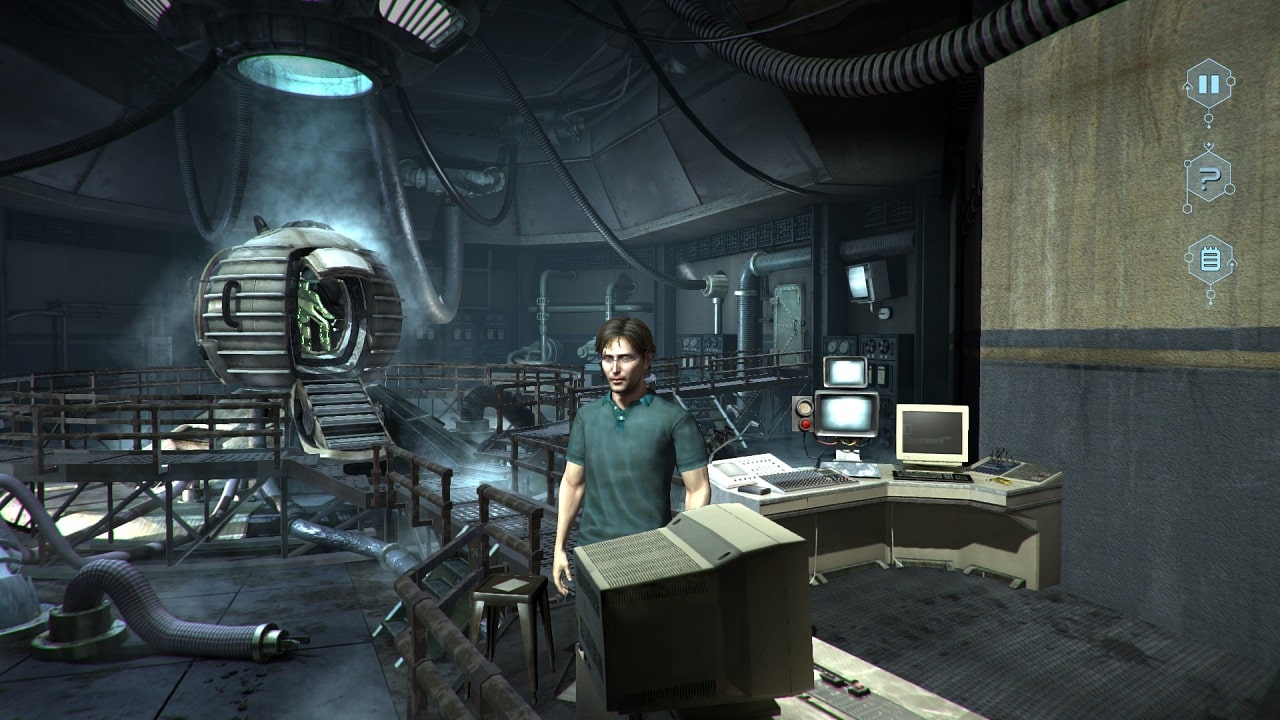Open the question mark hint button
1280x720 pixels.
[1209, 180]
